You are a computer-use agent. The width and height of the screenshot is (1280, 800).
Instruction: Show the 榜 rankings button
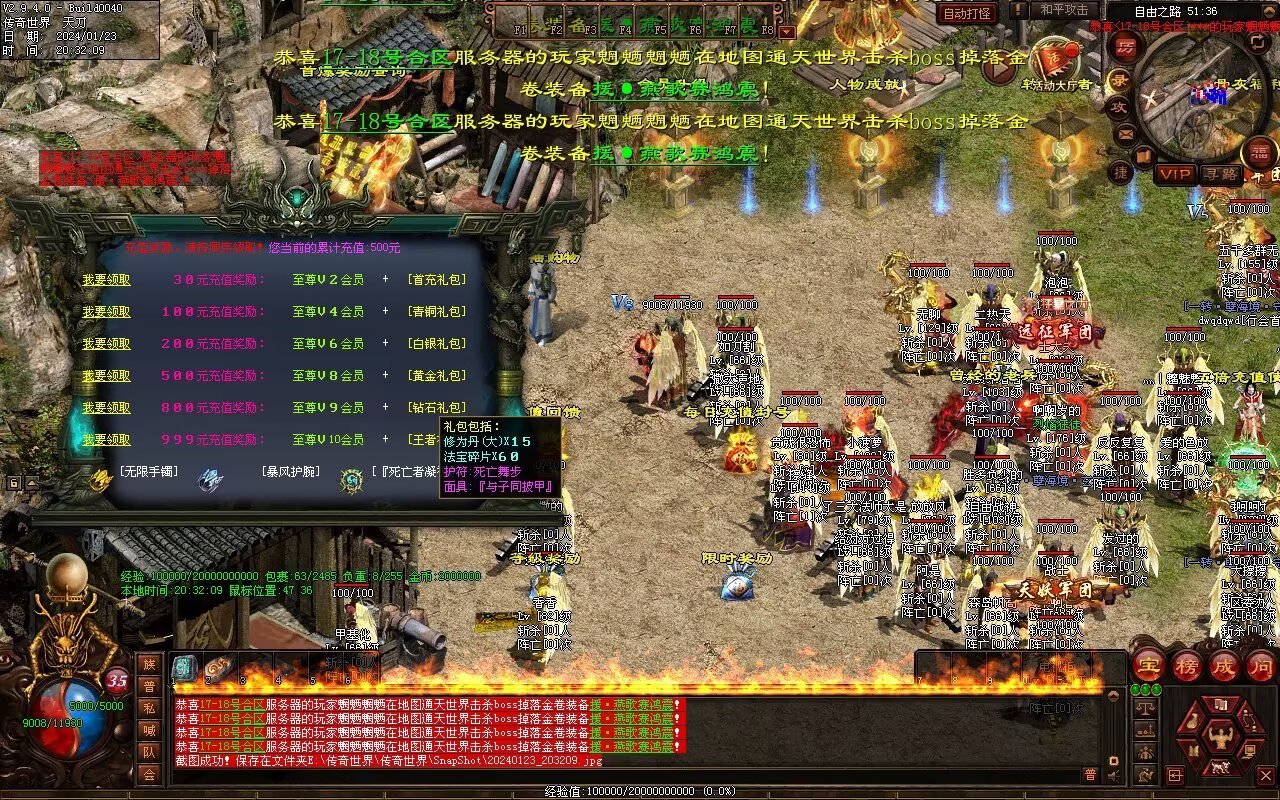(1187, 665)
